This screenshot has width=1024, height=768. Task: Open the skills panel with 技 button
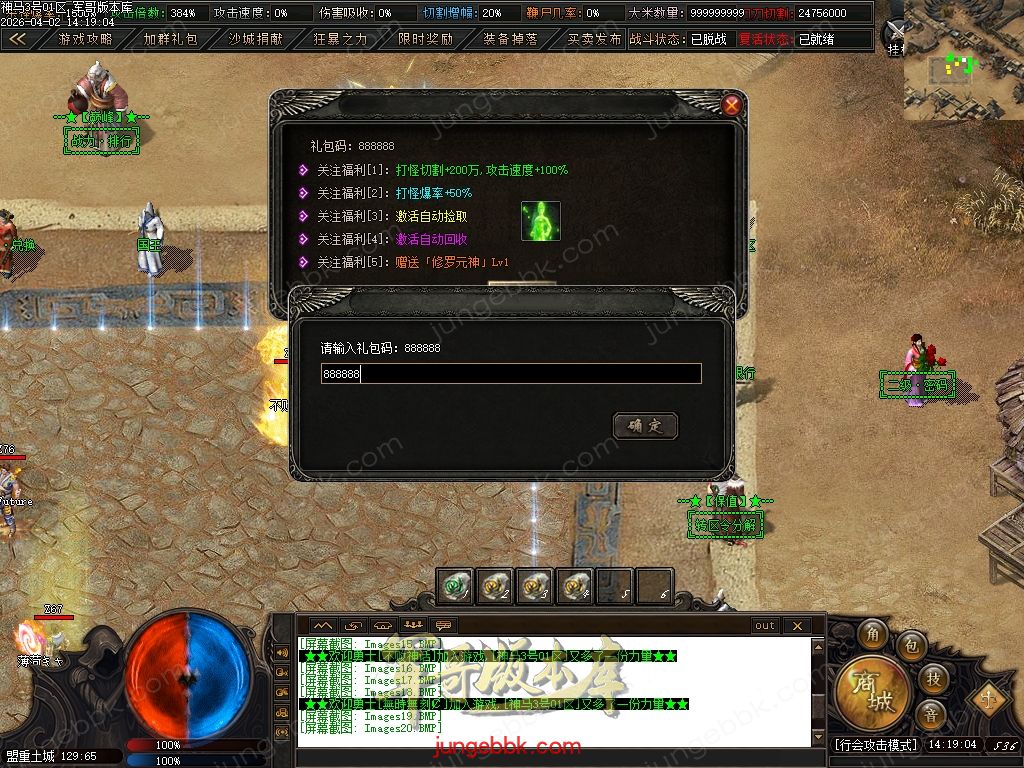click(932, 679)
